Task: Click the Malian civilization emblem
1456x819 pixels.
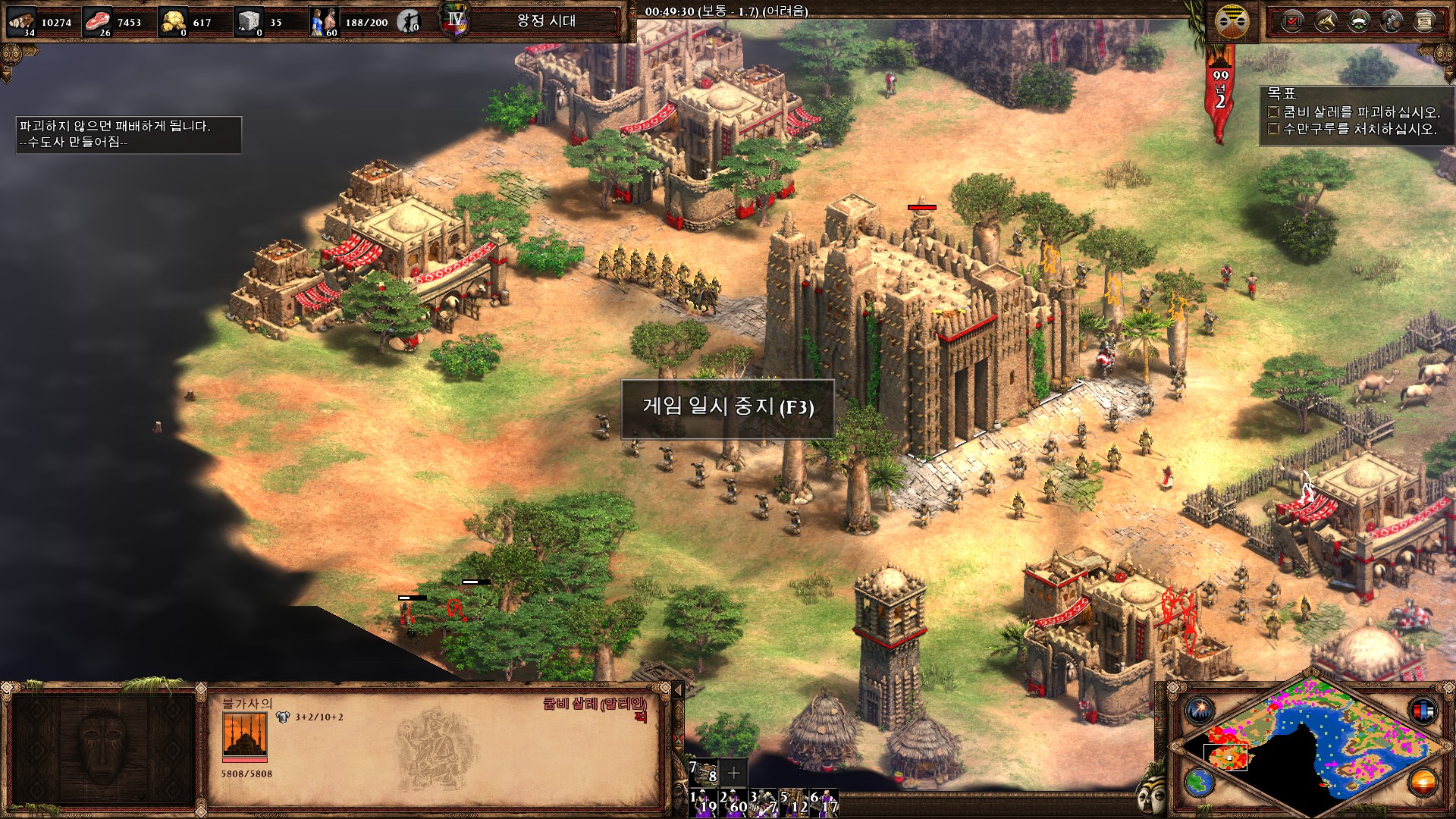Action: (1232, 21)
